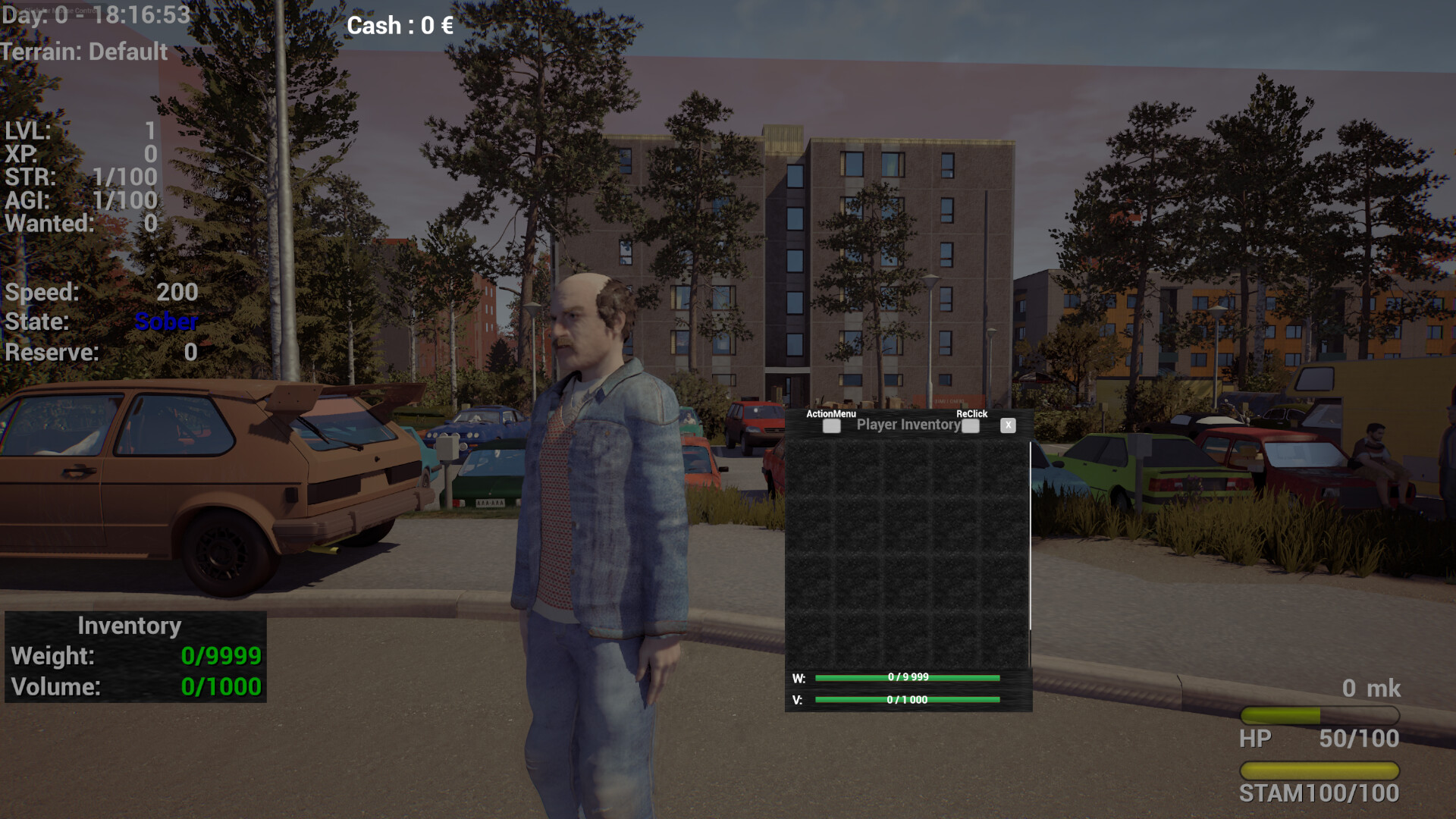This screenshot has width=1456, height=819.
Task: Toggle the Sober state indicator
Action: [165, 322]
